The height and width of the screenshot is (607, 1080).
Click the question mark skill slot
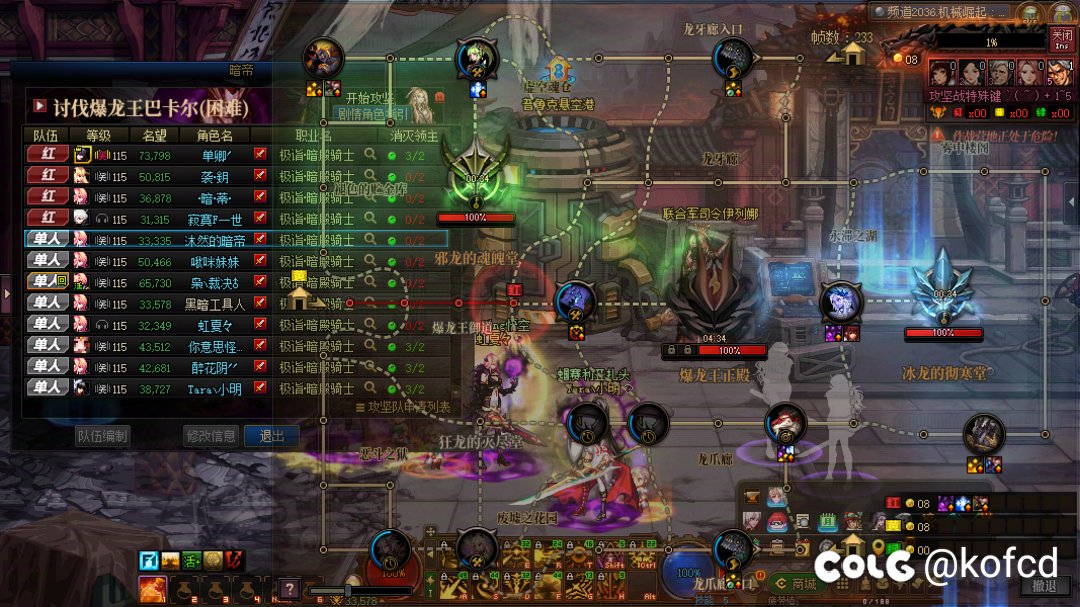point(289,588)
